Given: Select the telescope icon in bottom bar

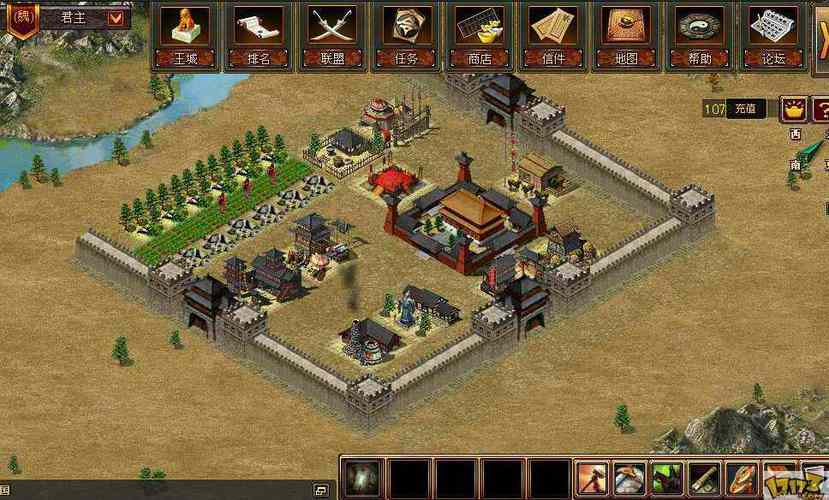Looking at the screenshot, I should pos(705,479).
